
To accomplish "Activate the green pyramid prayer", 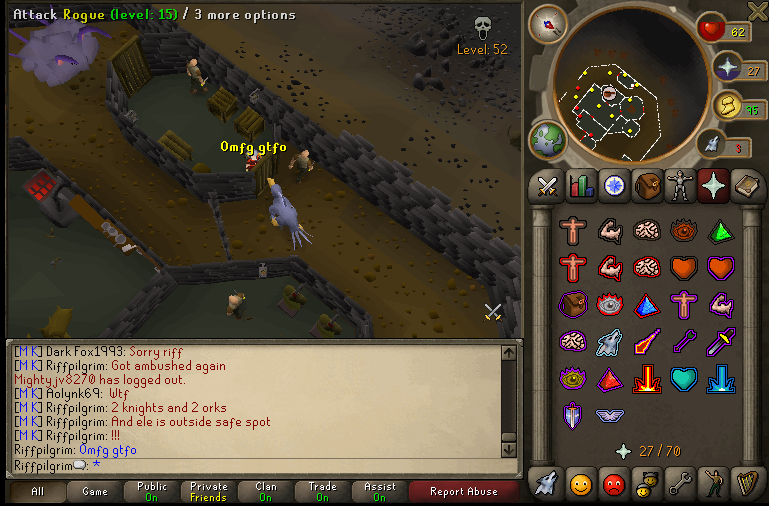I will pos(720,231).
